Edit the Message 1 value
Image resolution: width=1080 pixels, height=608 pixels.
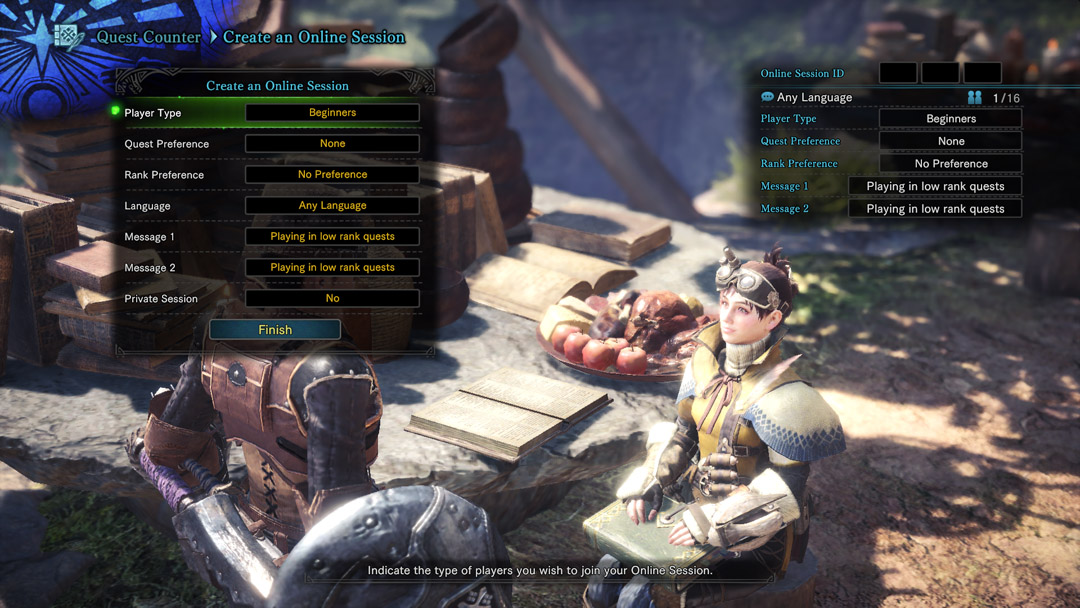332,237
